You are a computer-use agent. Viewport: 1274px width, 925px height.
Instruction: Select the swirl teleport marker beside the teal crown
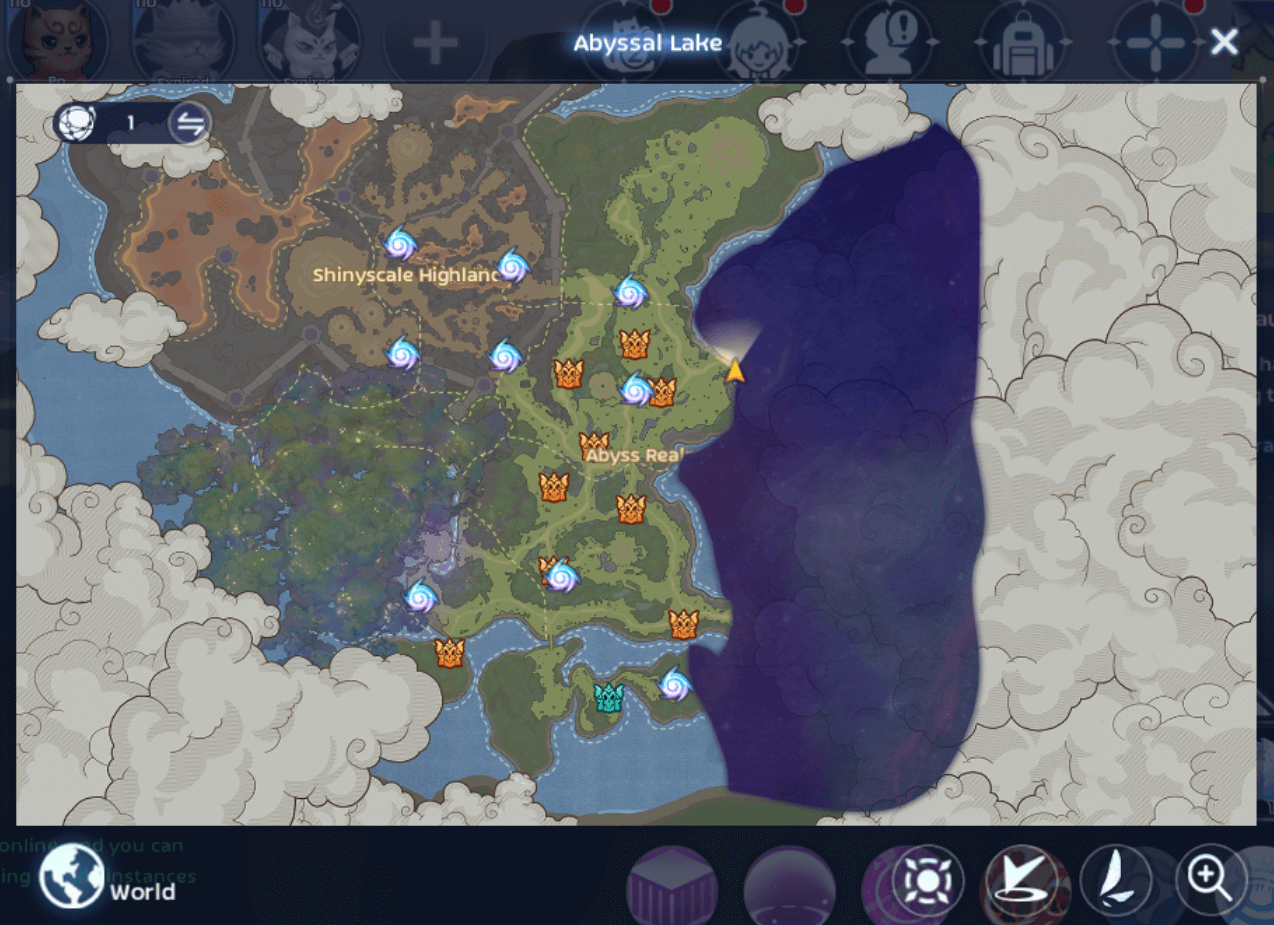click(x=674, y=685)
